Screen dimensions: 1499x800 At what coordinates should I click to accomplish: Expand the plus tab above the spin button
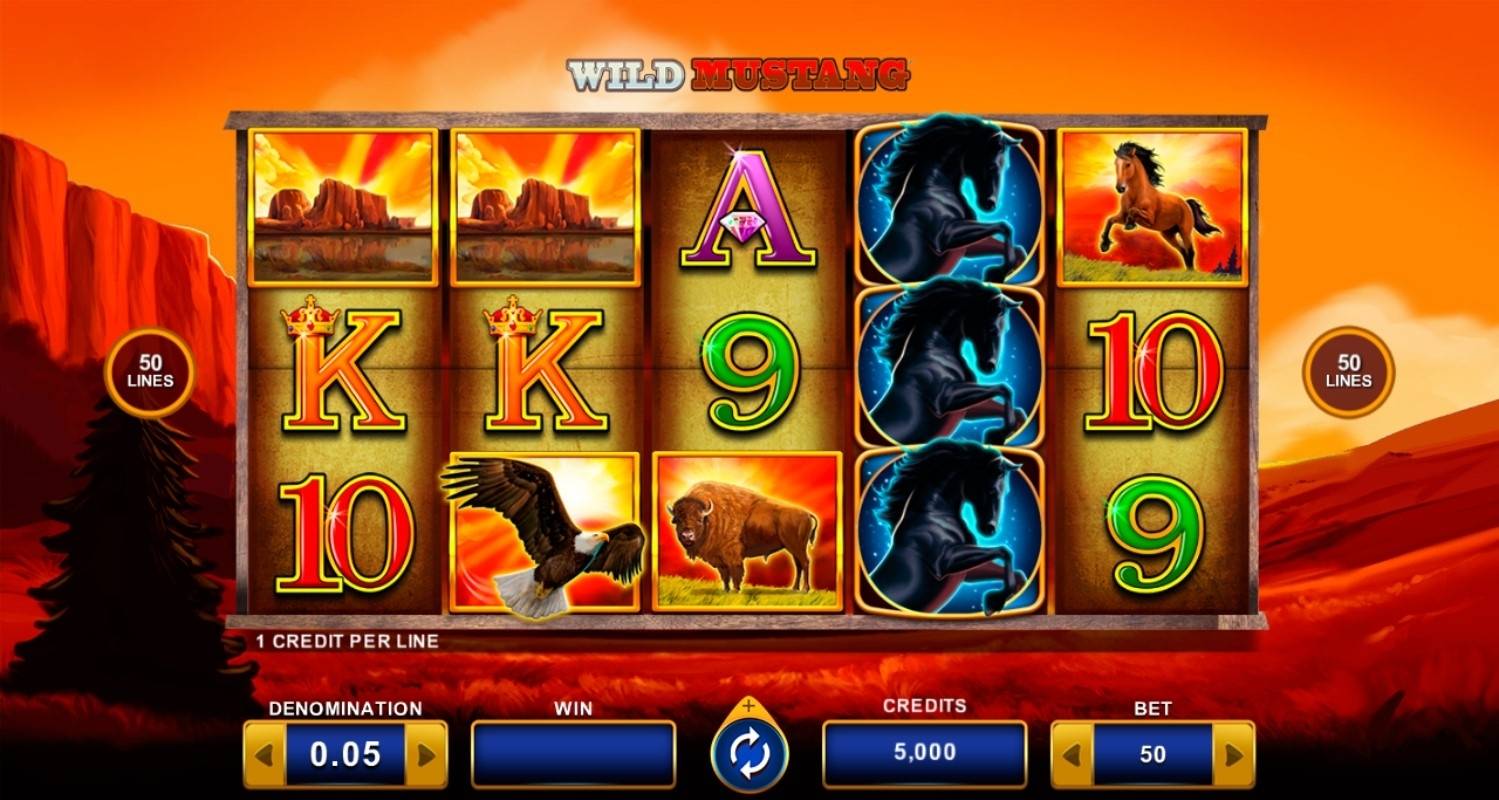(749, 706)
